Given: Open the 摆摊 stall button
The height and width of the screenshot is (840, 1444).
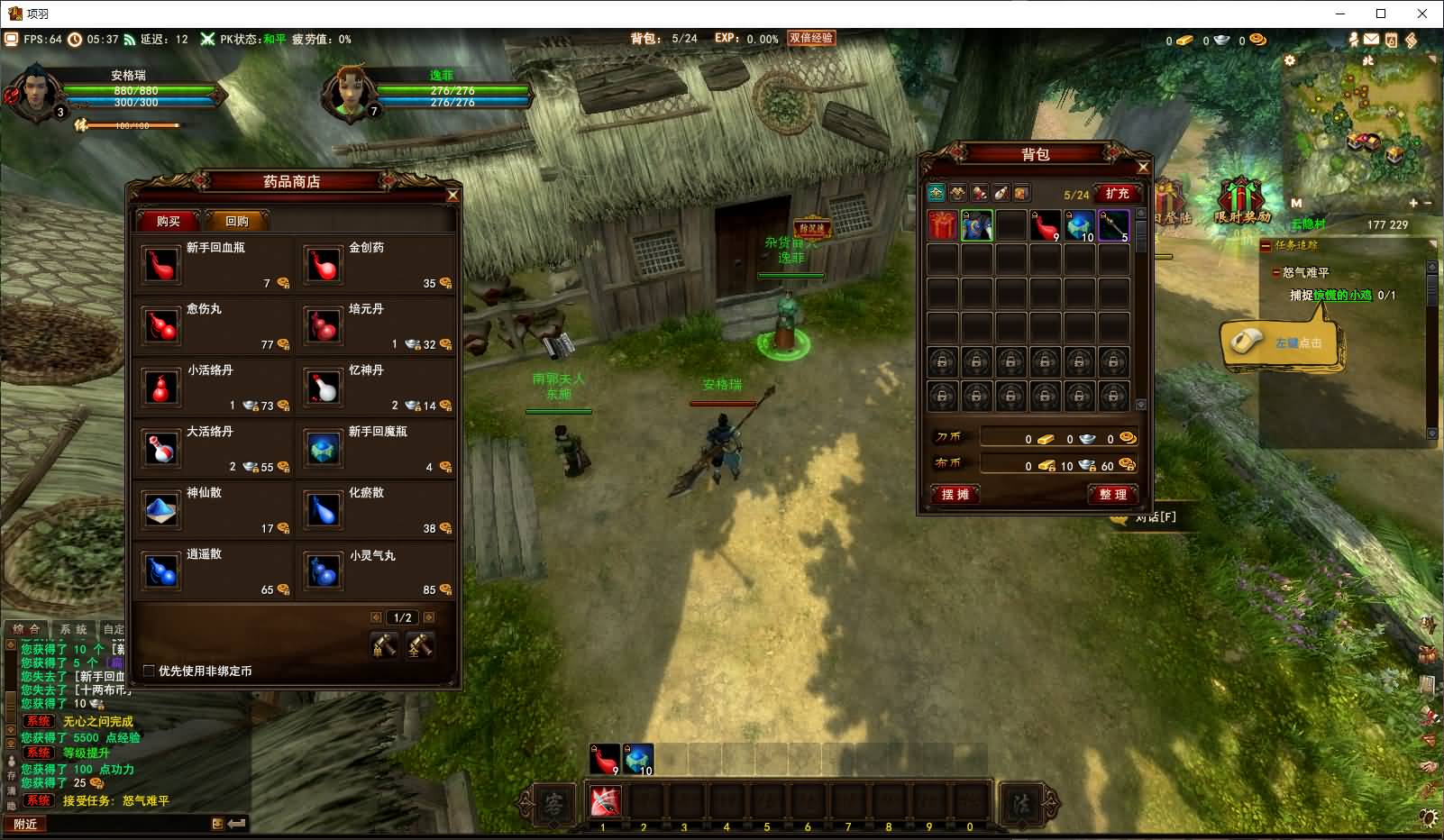Looking at the screenshot, I should (955, 494).
